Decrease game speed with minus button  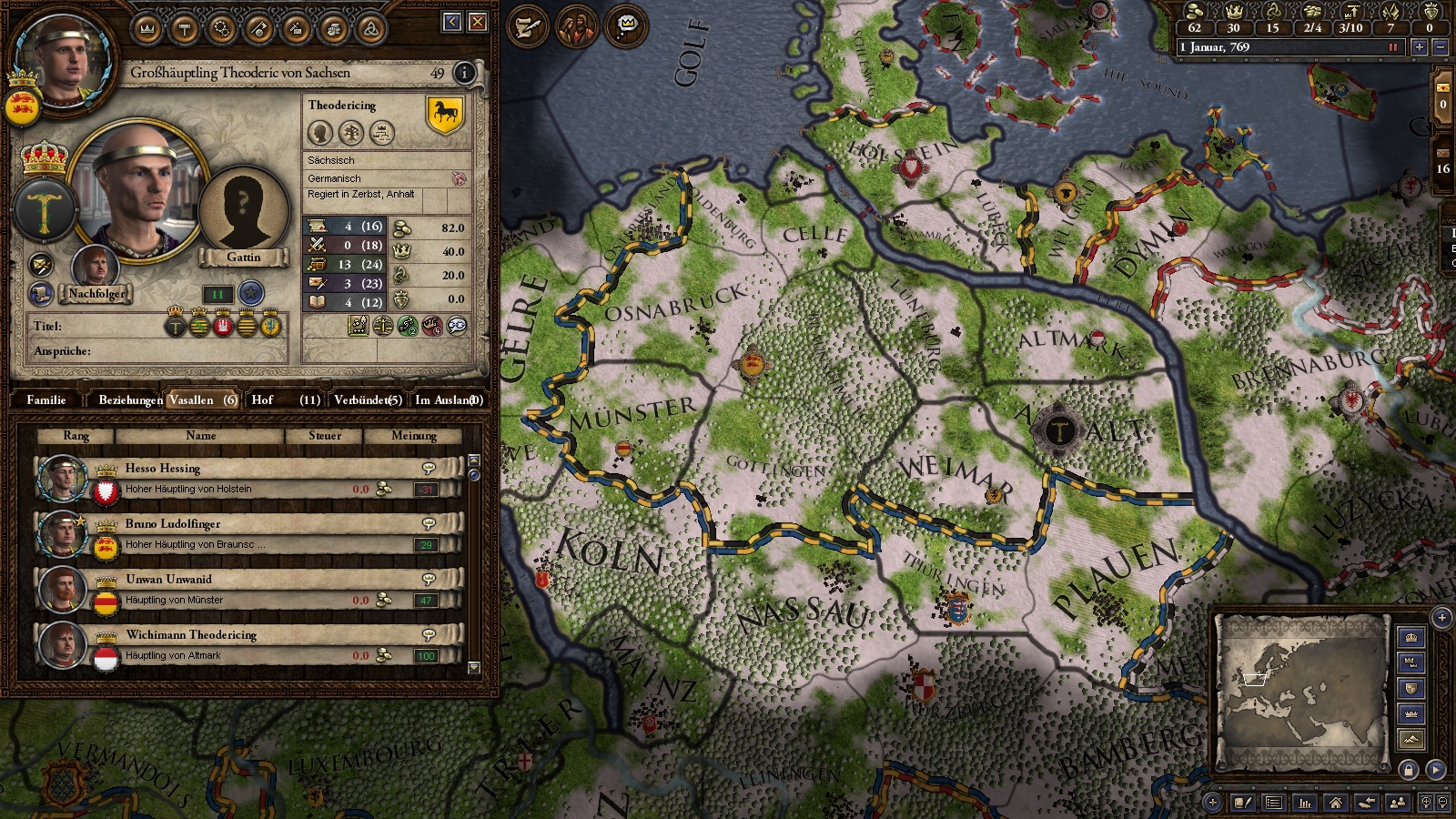1440,47
